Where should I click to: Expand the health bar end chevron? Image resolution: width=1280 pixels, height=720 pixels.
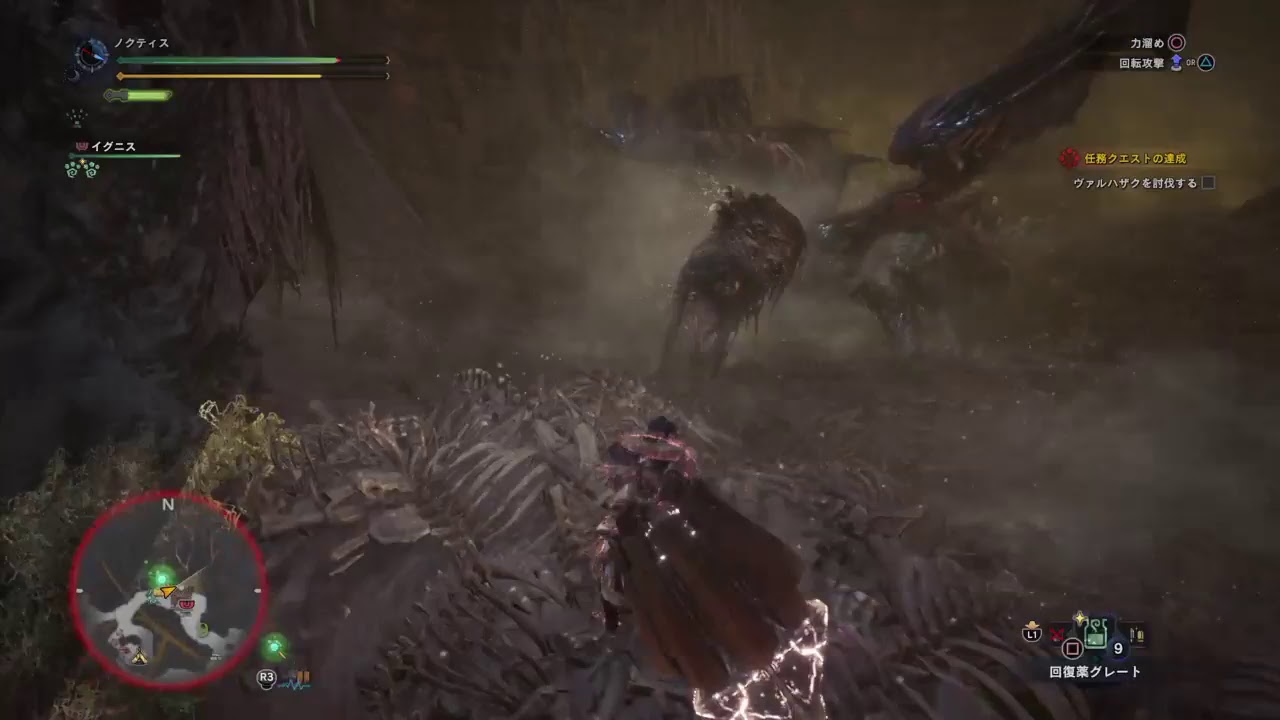point(387,59)
